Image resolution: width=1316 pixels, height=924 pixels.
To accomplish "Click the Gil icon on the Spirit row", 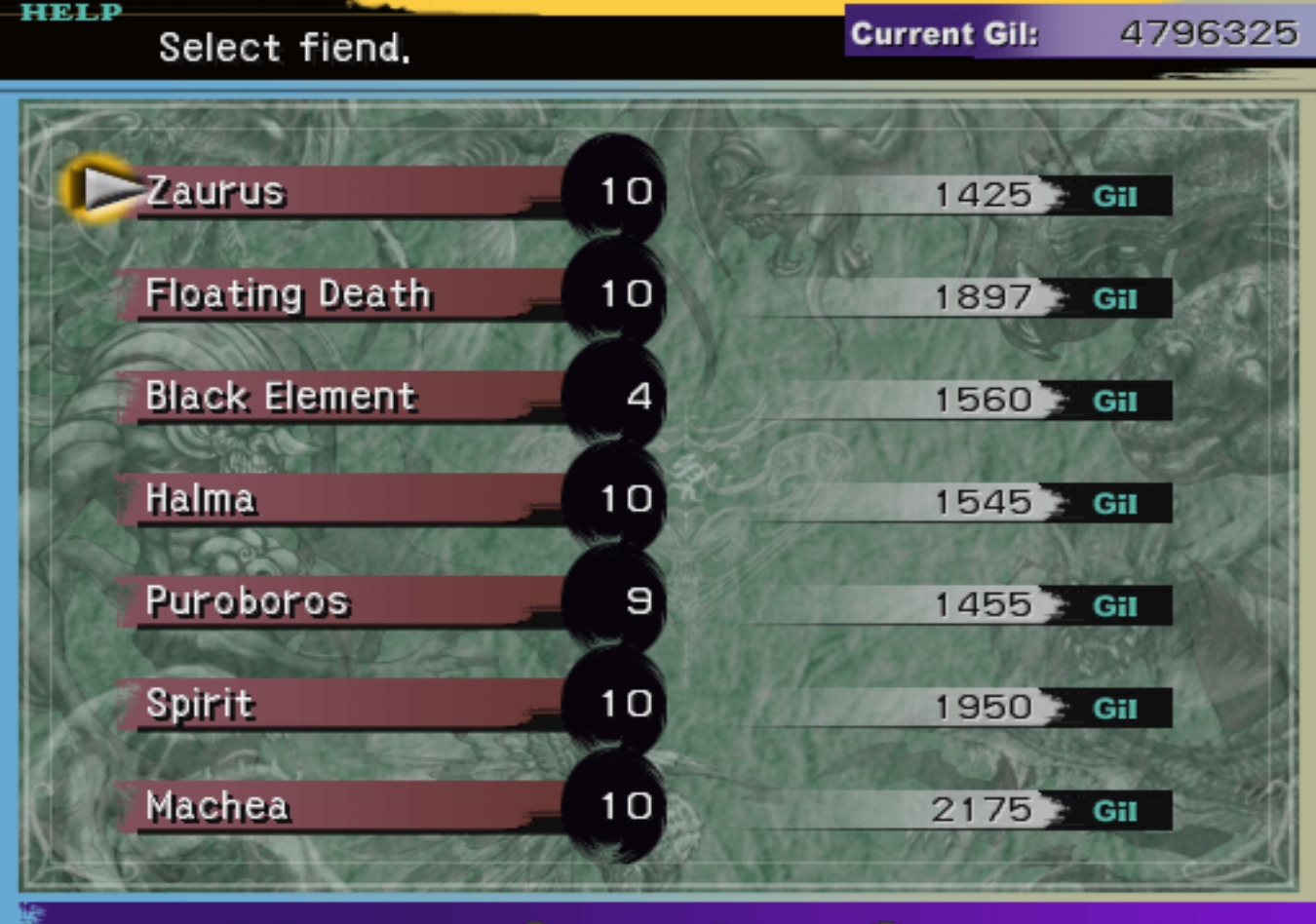I will pyautogui.click(x=1115, y=708).
